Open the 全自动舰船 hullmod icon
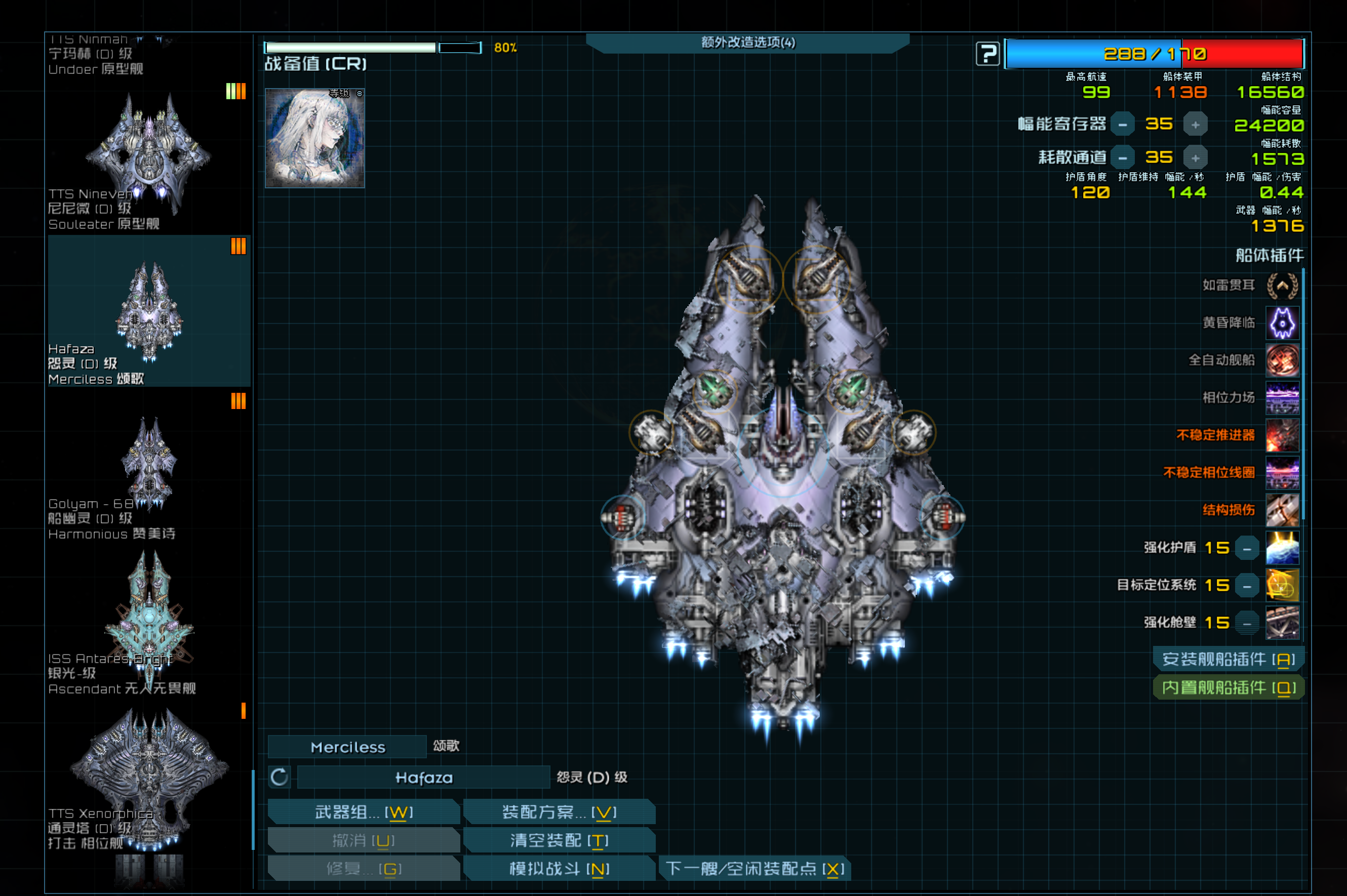 pos(1282,360)
